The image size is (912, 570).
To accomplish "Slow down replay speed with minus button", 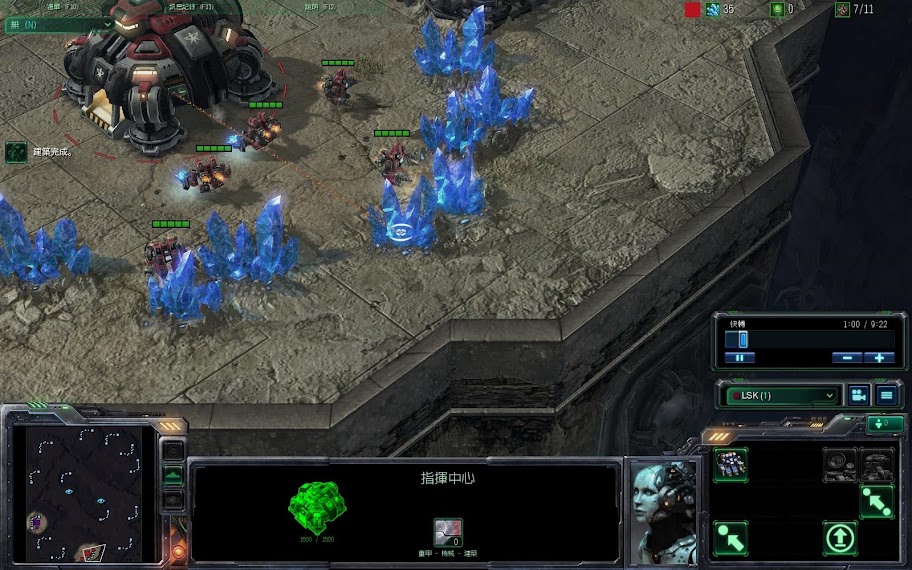I will (x=846, y=357).
